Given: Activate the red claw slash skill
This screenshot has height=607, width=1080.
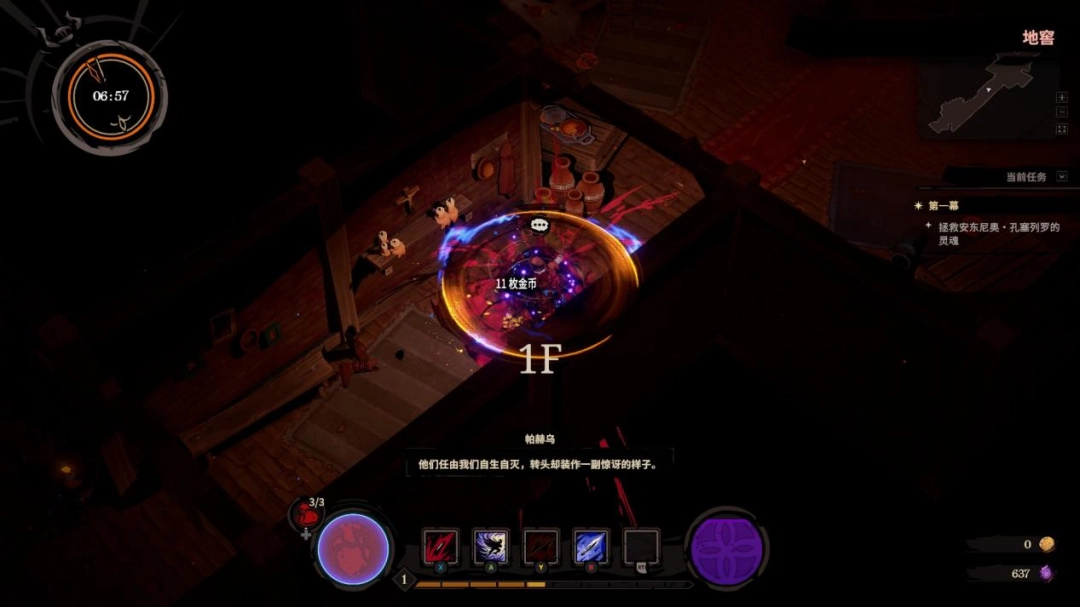Looking at the screenshot, I should tap(440, 547).
